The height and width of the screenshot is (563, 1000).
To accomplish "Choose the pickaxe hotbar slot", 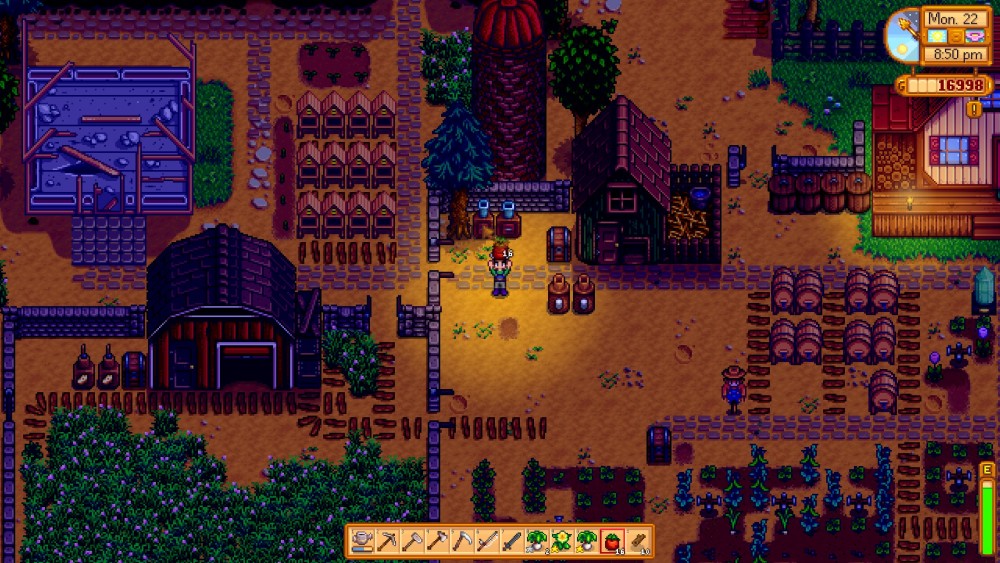I will pyautogui.click(x=387, y=542).
